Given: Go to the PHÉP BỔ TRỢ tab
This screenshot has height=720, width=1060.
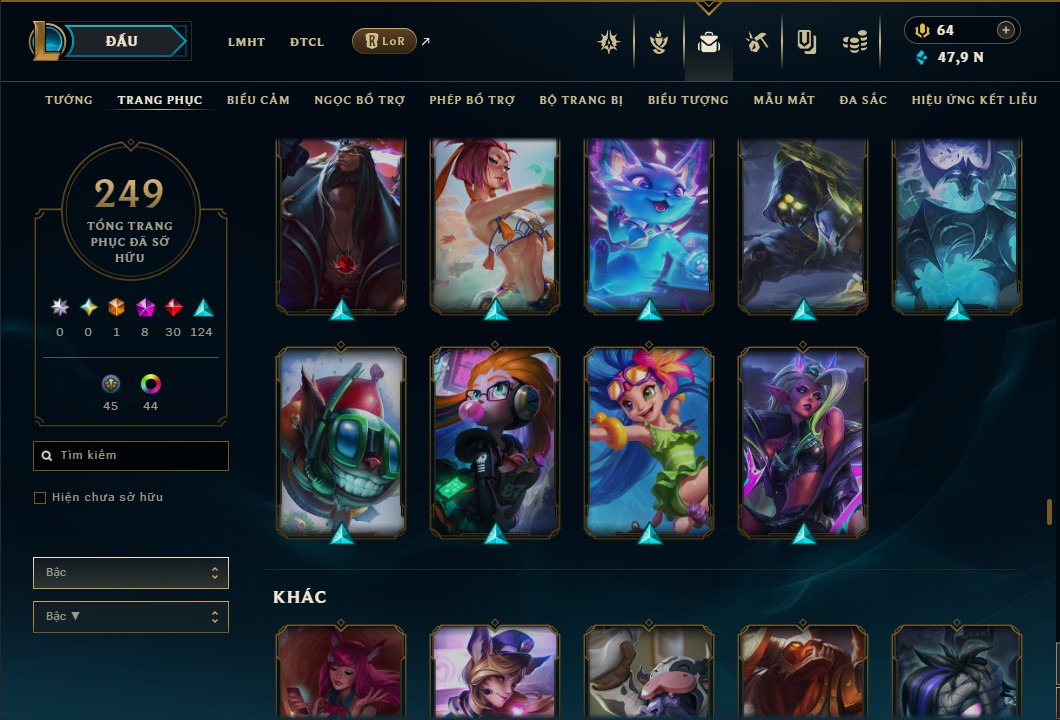Looking at the screenshot, I should pos(472,100).
